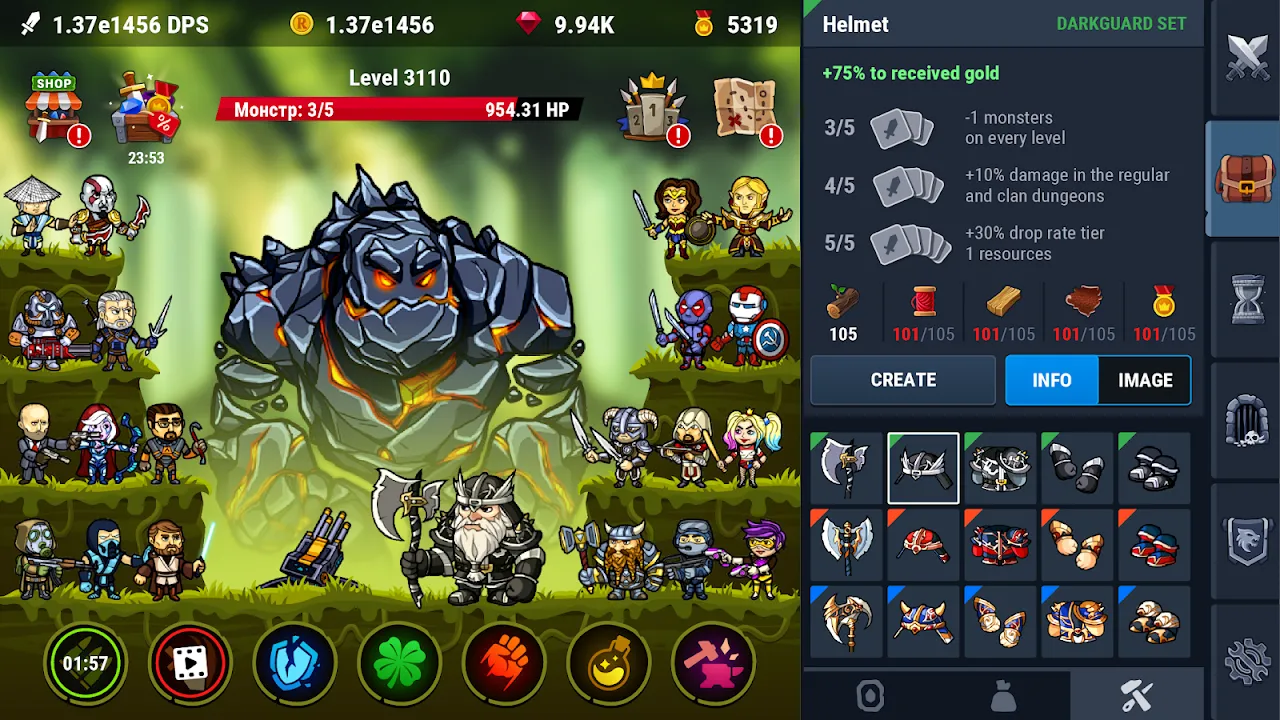Select the red-tier winged axe slot
The width and height of the screenshot is (1280, 720).
coord(846,545)
